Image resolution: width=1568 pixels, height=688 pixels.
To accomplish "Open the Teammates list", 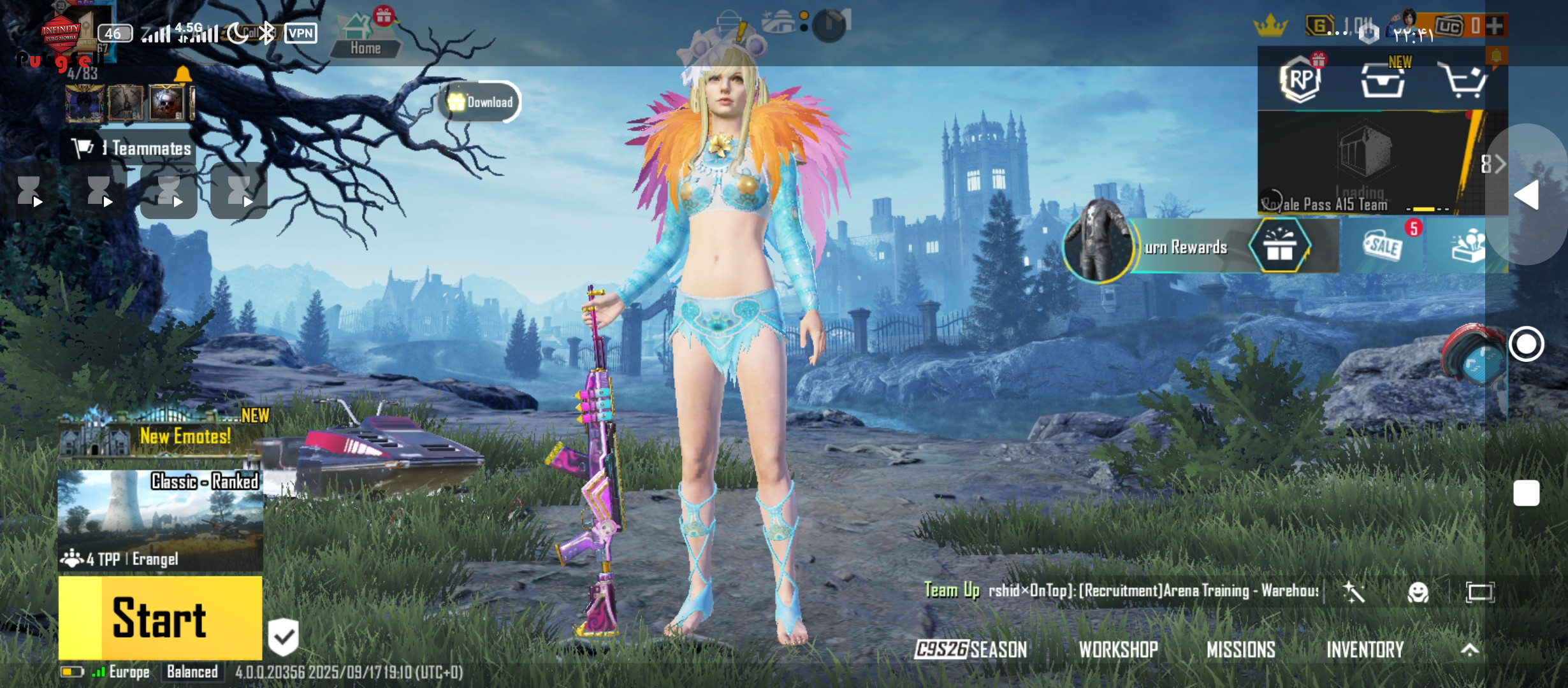I will coord(131,148).
